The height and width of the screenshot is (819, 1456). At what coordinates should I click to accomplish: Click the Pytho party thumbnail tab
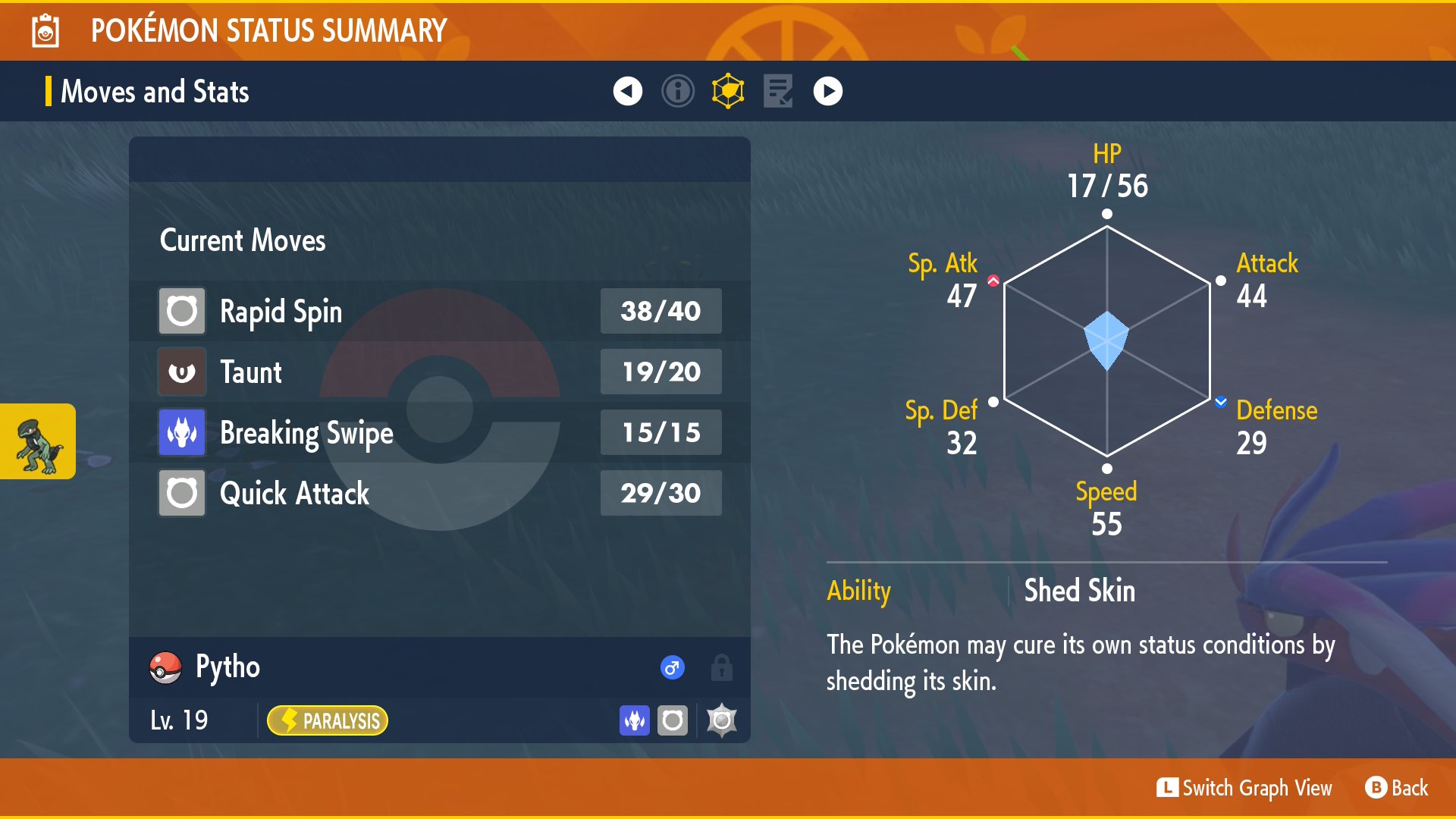click(x=38, y=441)
